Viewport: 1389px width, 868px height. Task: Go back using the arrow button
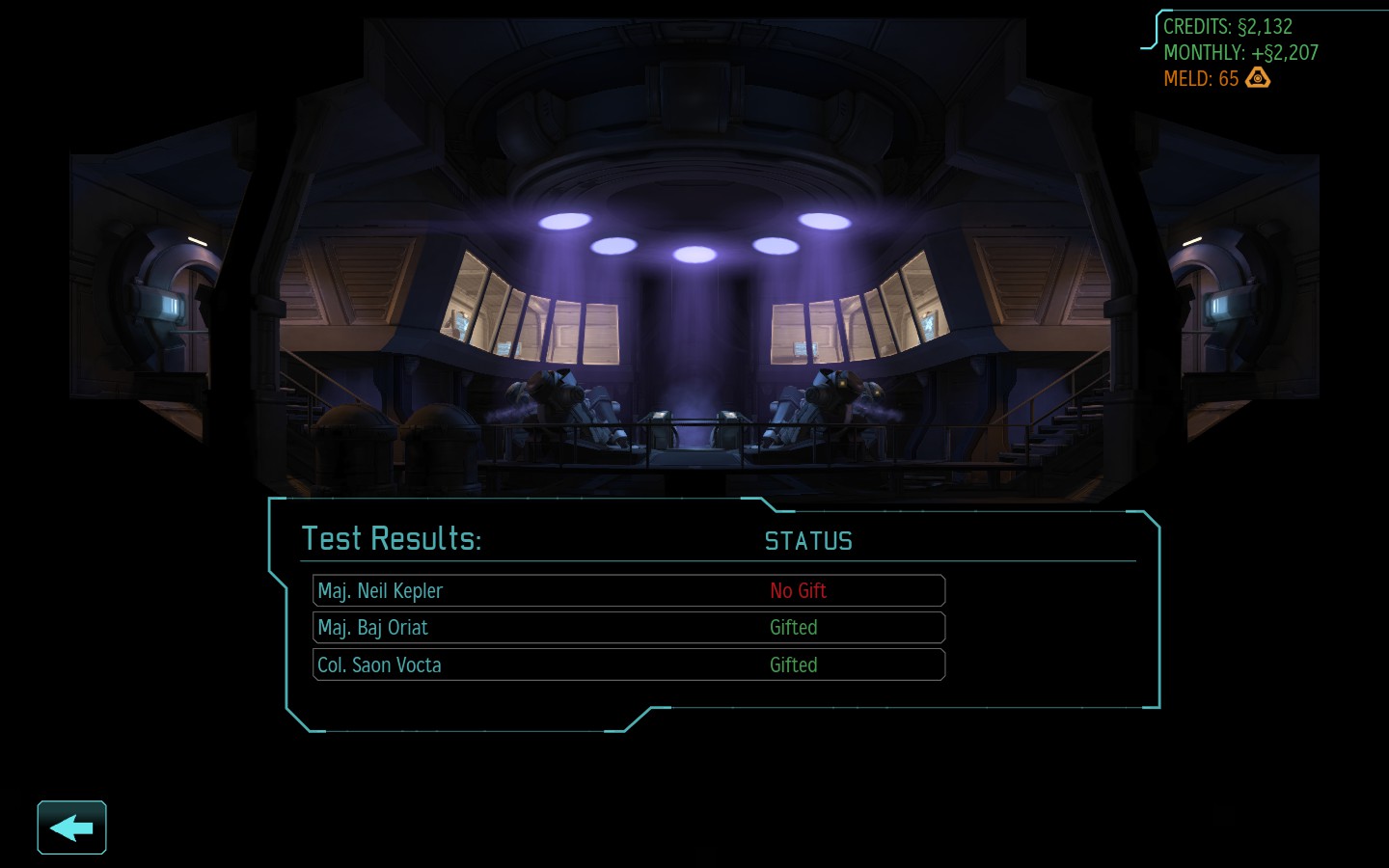(x=71, y=827)
